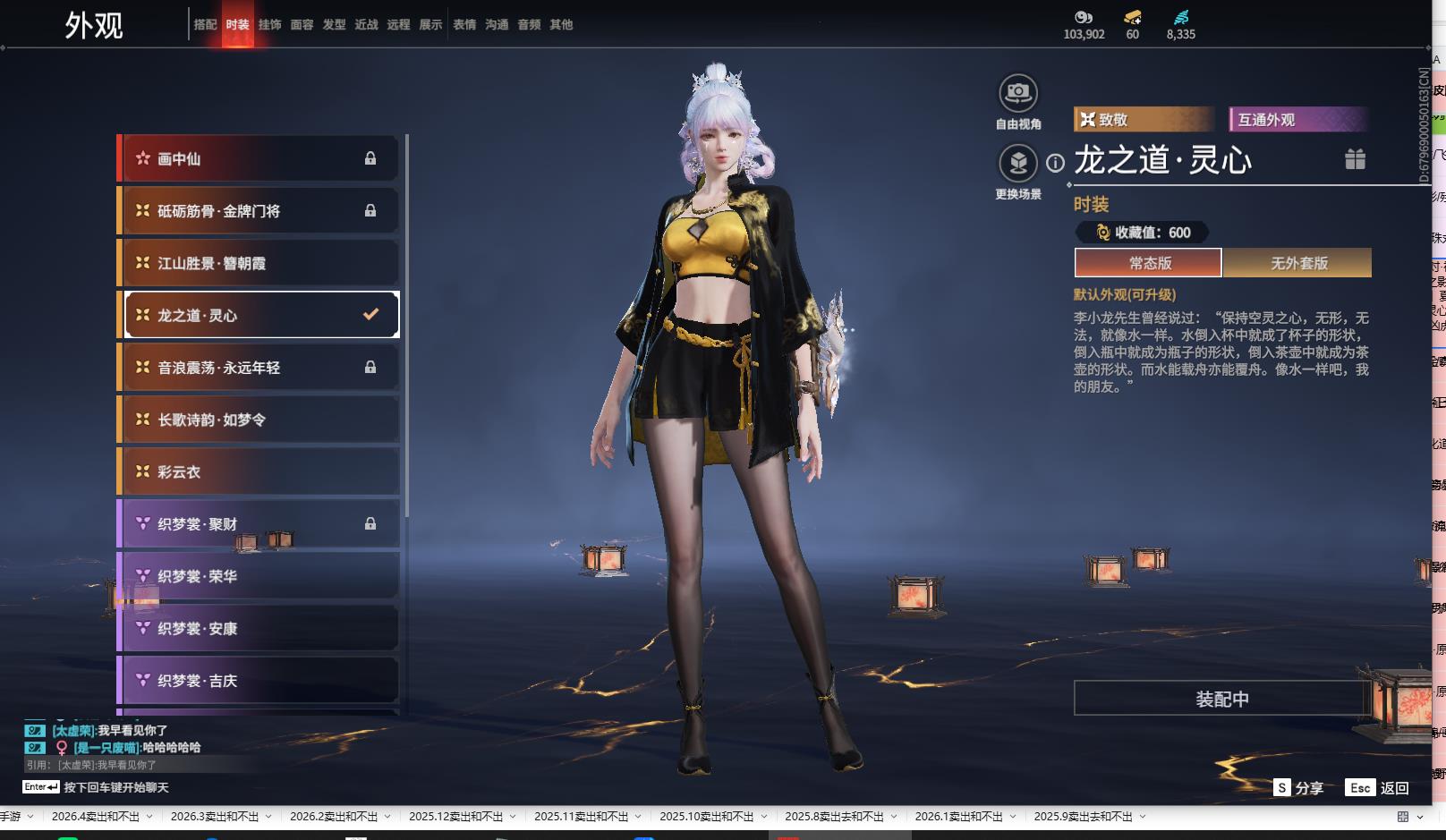
Task: Switch to the 挂饰 tab
Action: tap(269, 25)
